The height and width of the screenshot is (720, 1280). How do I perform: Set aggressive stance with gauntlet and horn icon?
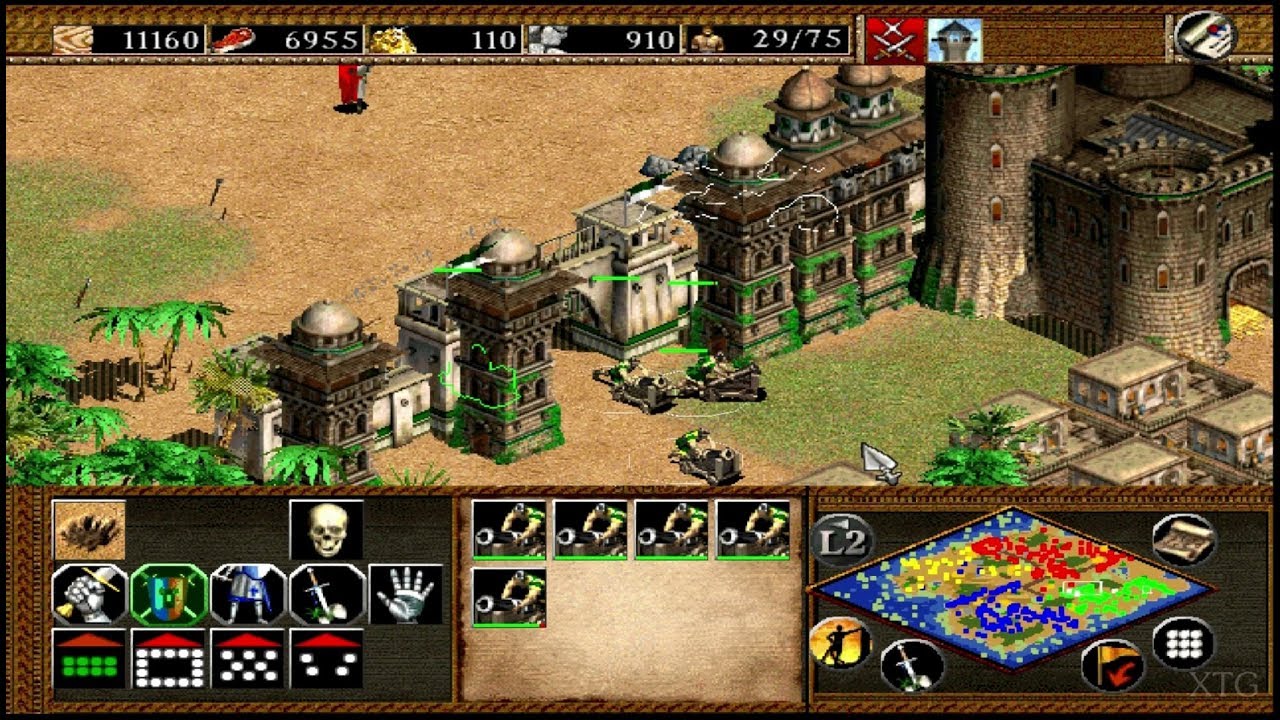(x=89, y=594)
